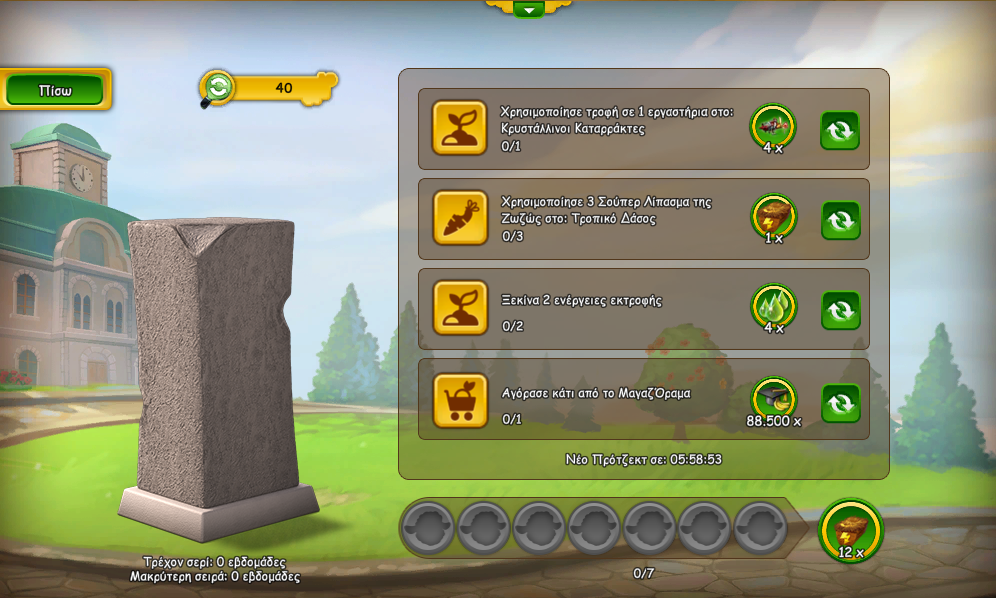
Task: Click the green water drops reward icon
Action: 773,307
